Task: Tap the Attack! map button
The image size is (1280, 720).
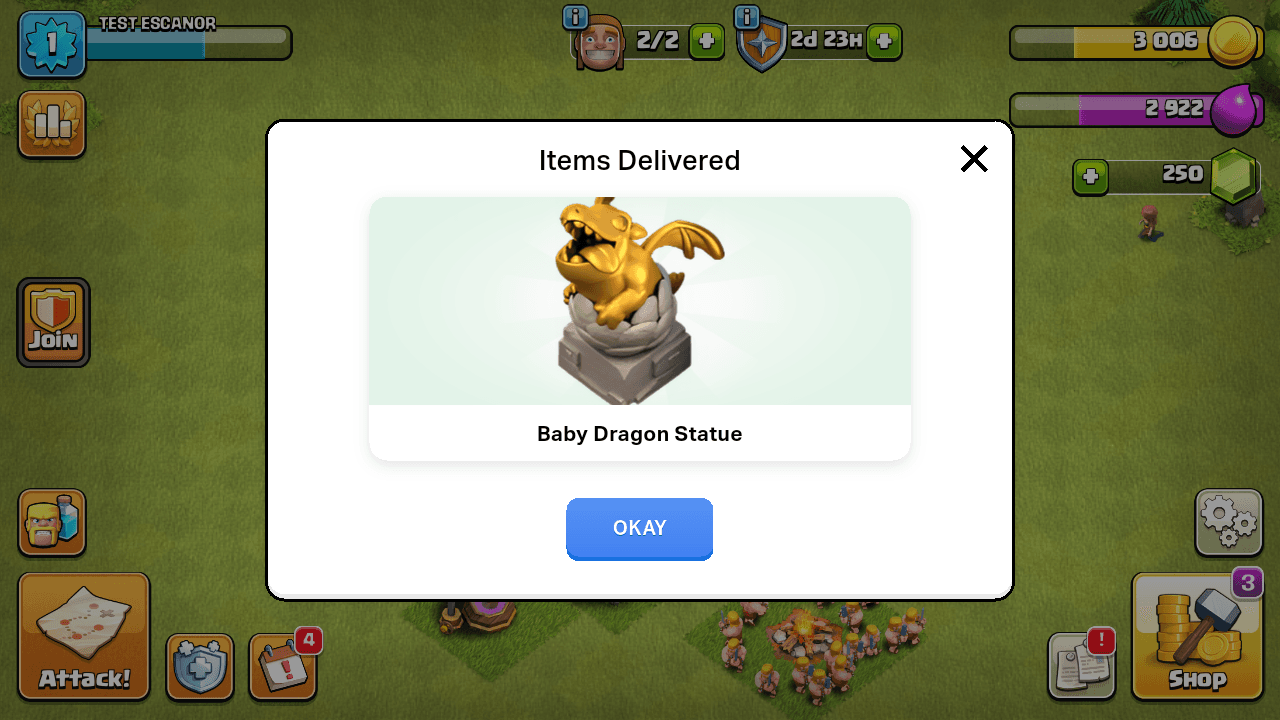Action: pos(83,636)
